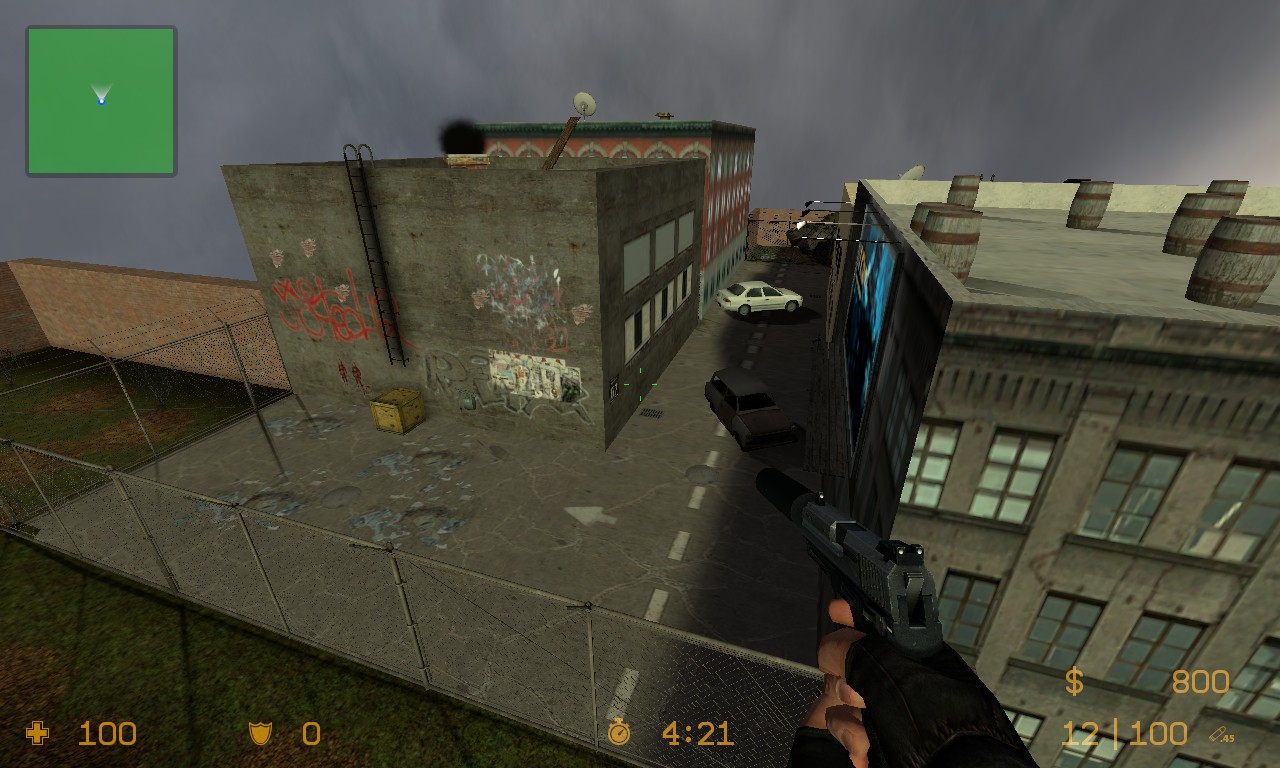
Task: Click the health cross icon
Action: [x=38, y=735]
